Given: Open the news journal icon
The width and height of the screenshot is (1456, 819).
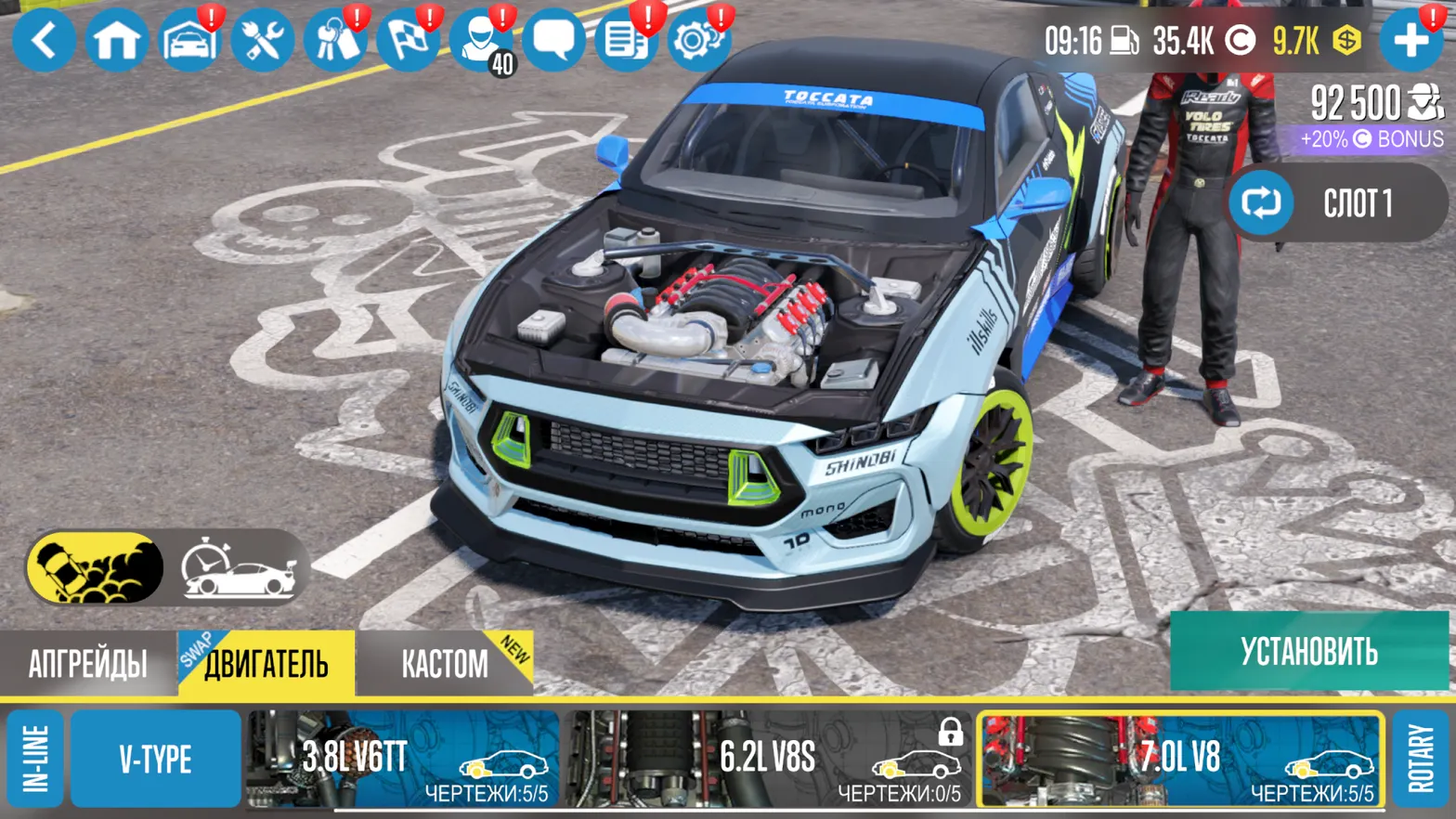Looking at the screenshot, I should click(x=628, y=39).
